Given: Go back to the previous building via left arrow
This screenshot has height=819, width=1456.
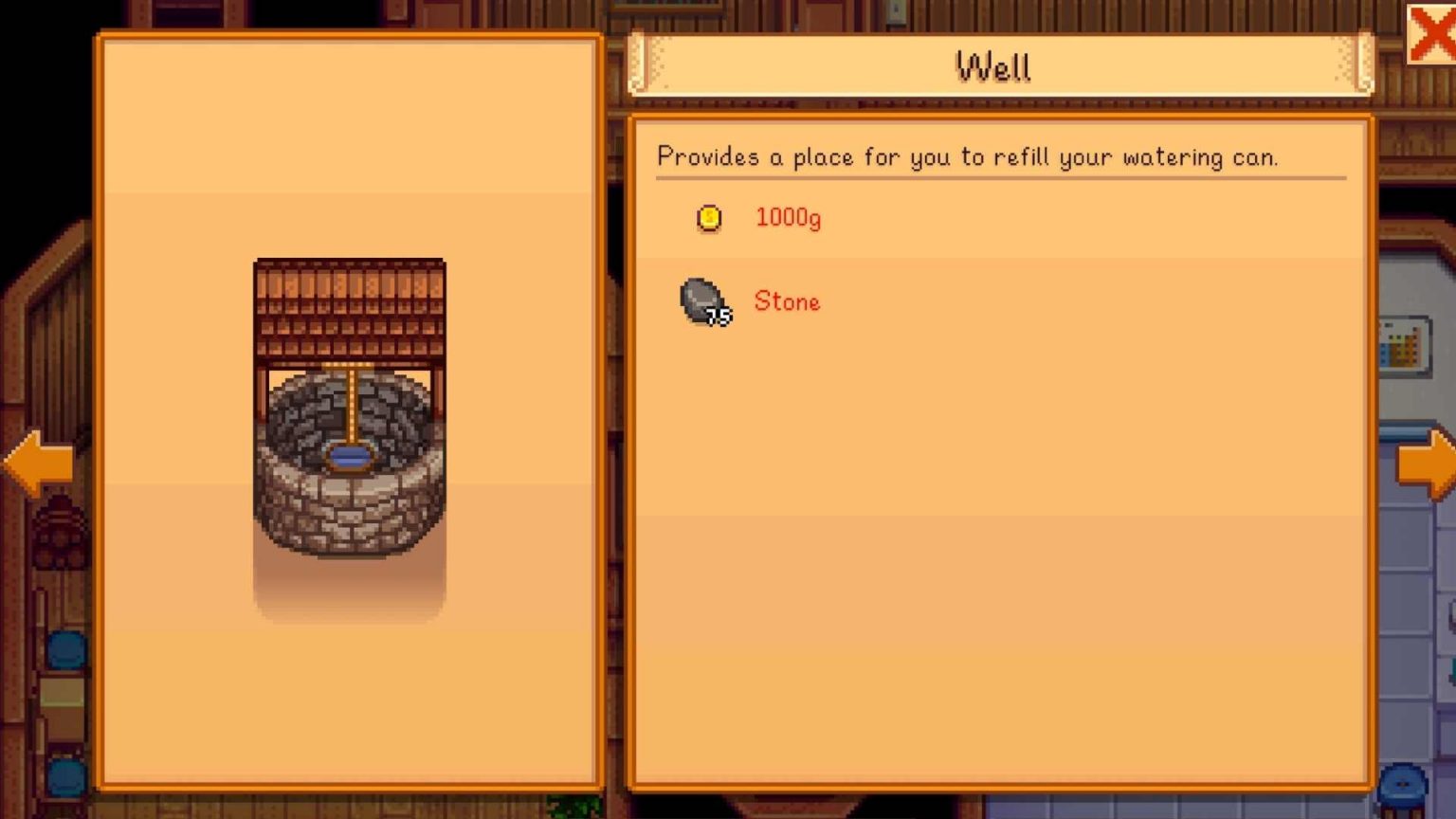Looking at the screenshot, I should click(x=38, y=462).
